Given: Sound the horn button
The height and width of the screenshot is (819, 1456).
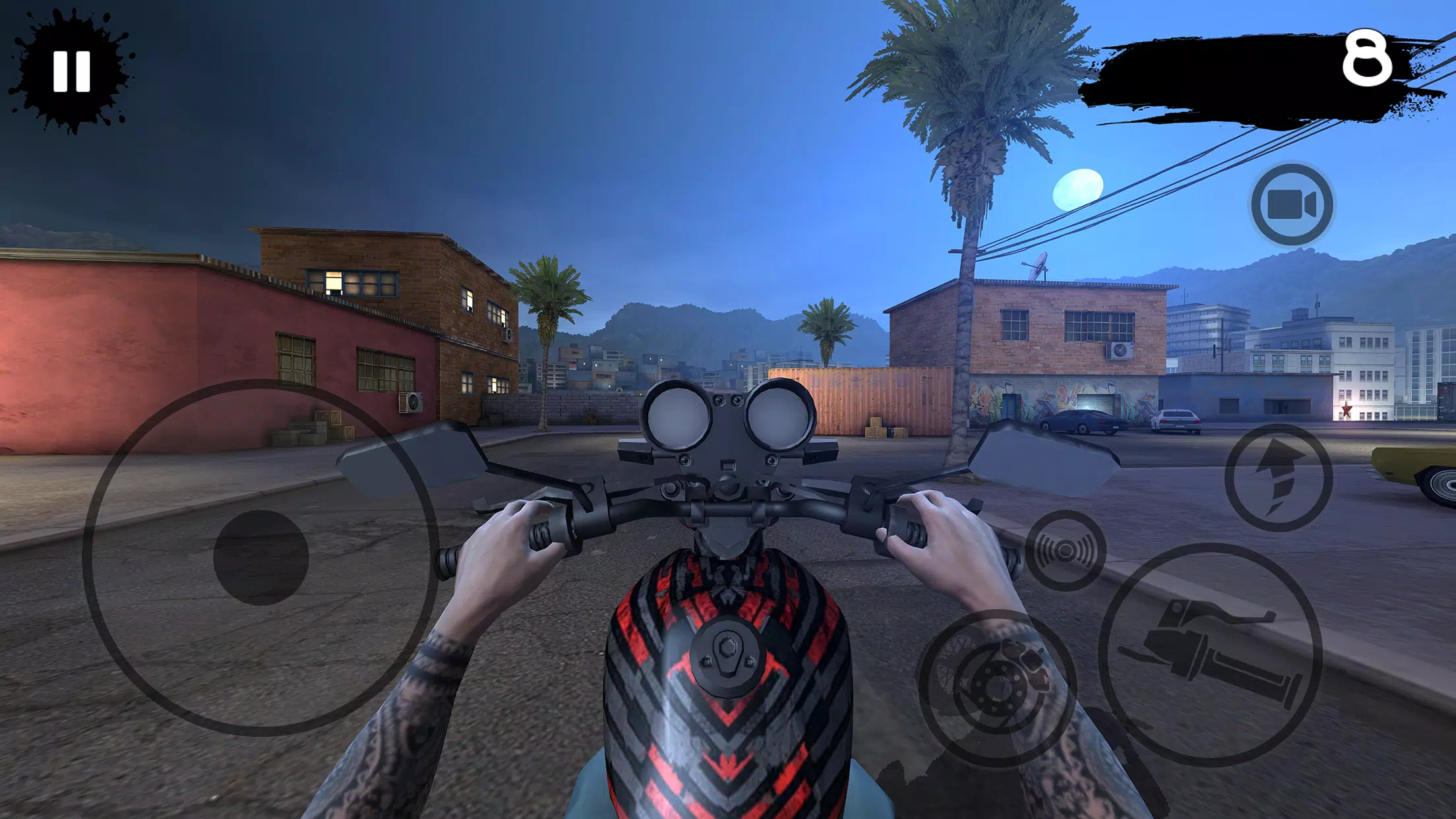Looking at the screenshot, I should (x=1065, y=550).
